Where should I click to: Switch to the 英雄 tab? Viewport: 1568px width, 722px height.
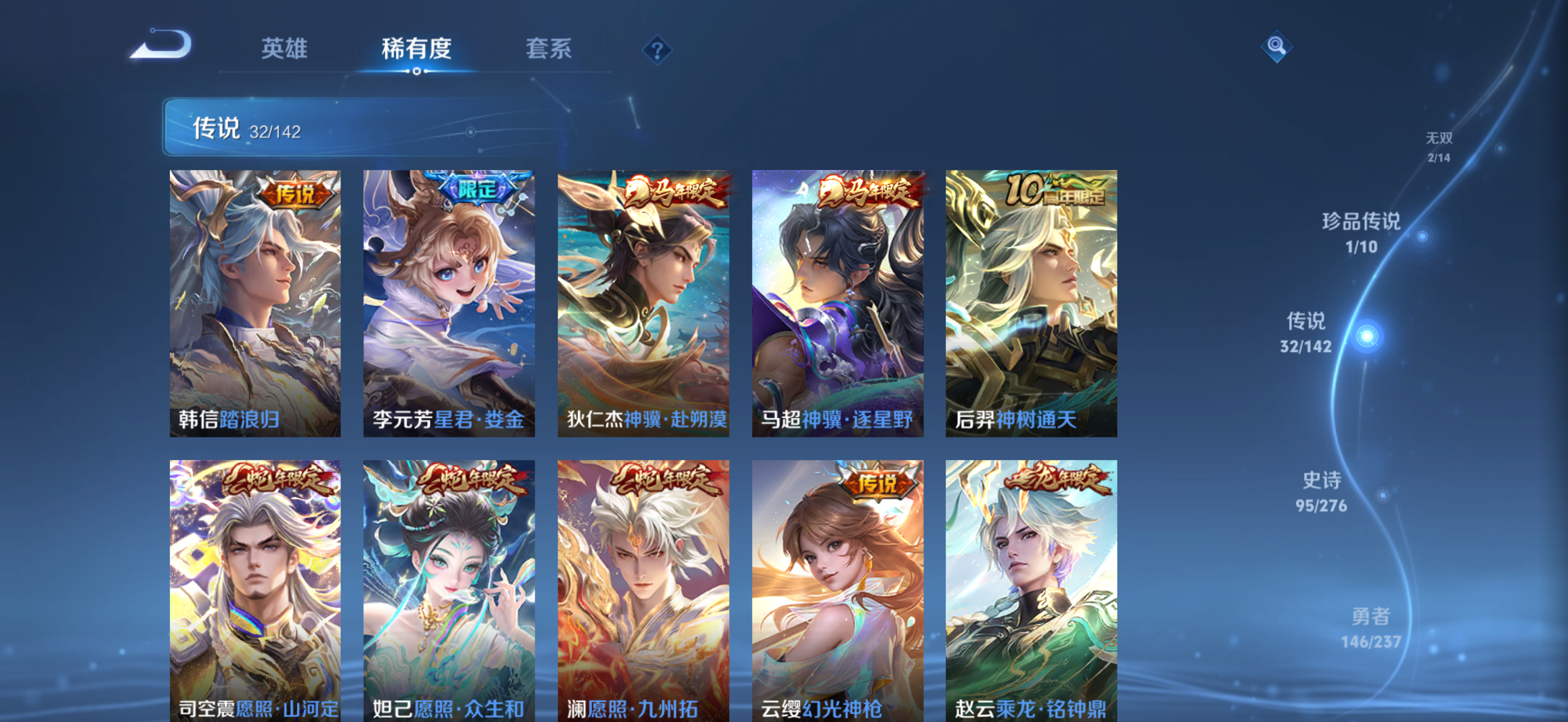point(284,49)
